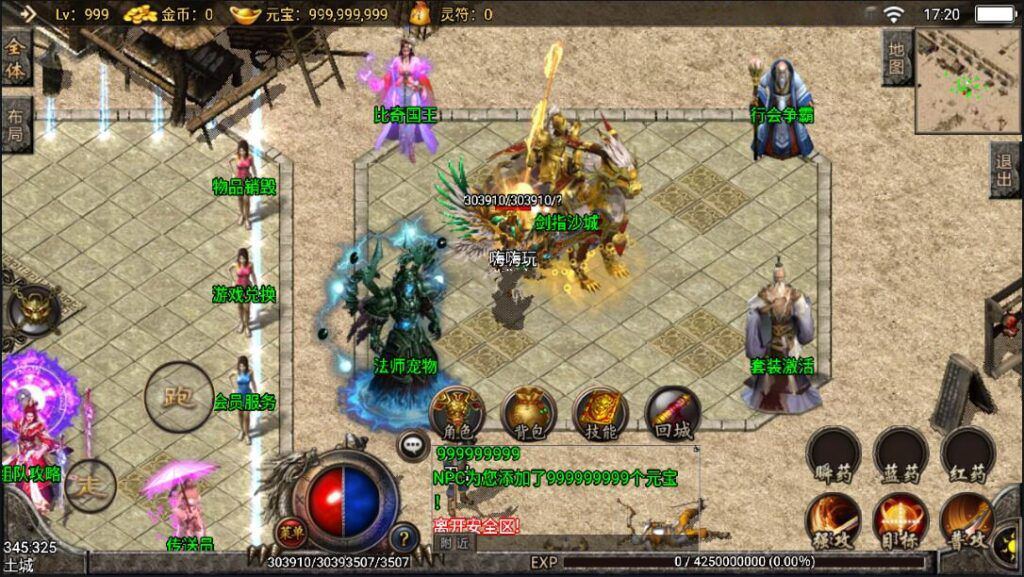Viewport: 1024px width, 577px height.
Task: Open the chat speech bubble
Action: [x=413, y=445]
